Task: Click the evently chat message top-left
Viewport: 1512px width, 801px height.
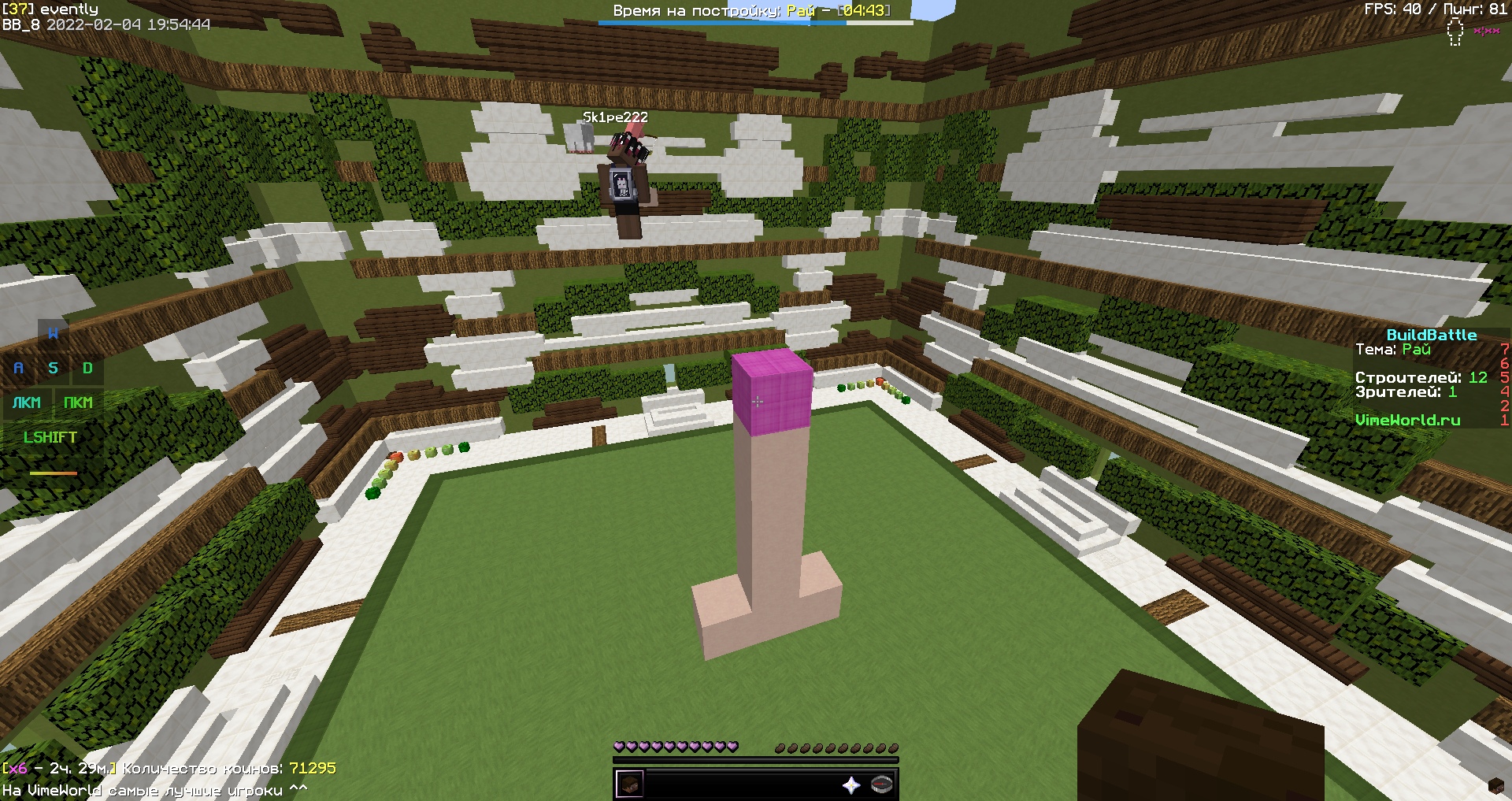Action: pos(50,9)
